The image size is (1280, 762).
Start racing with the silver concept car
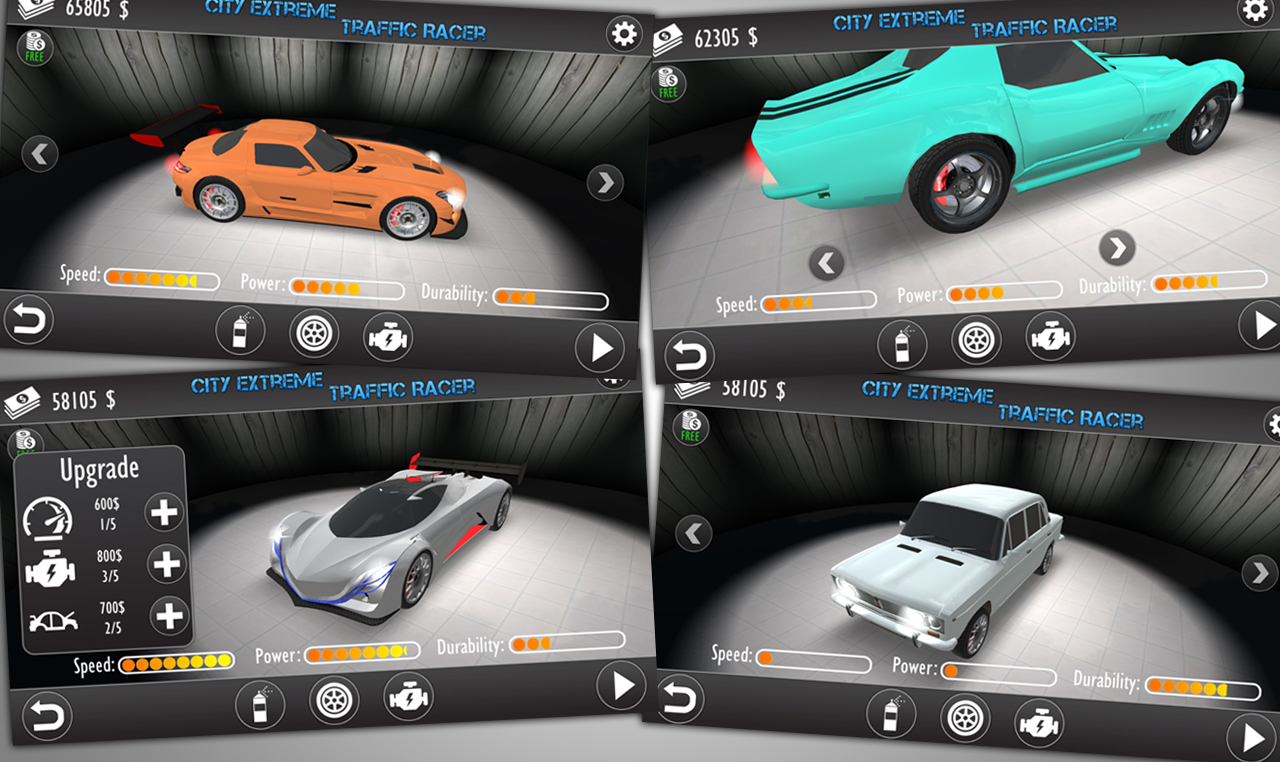621,685
